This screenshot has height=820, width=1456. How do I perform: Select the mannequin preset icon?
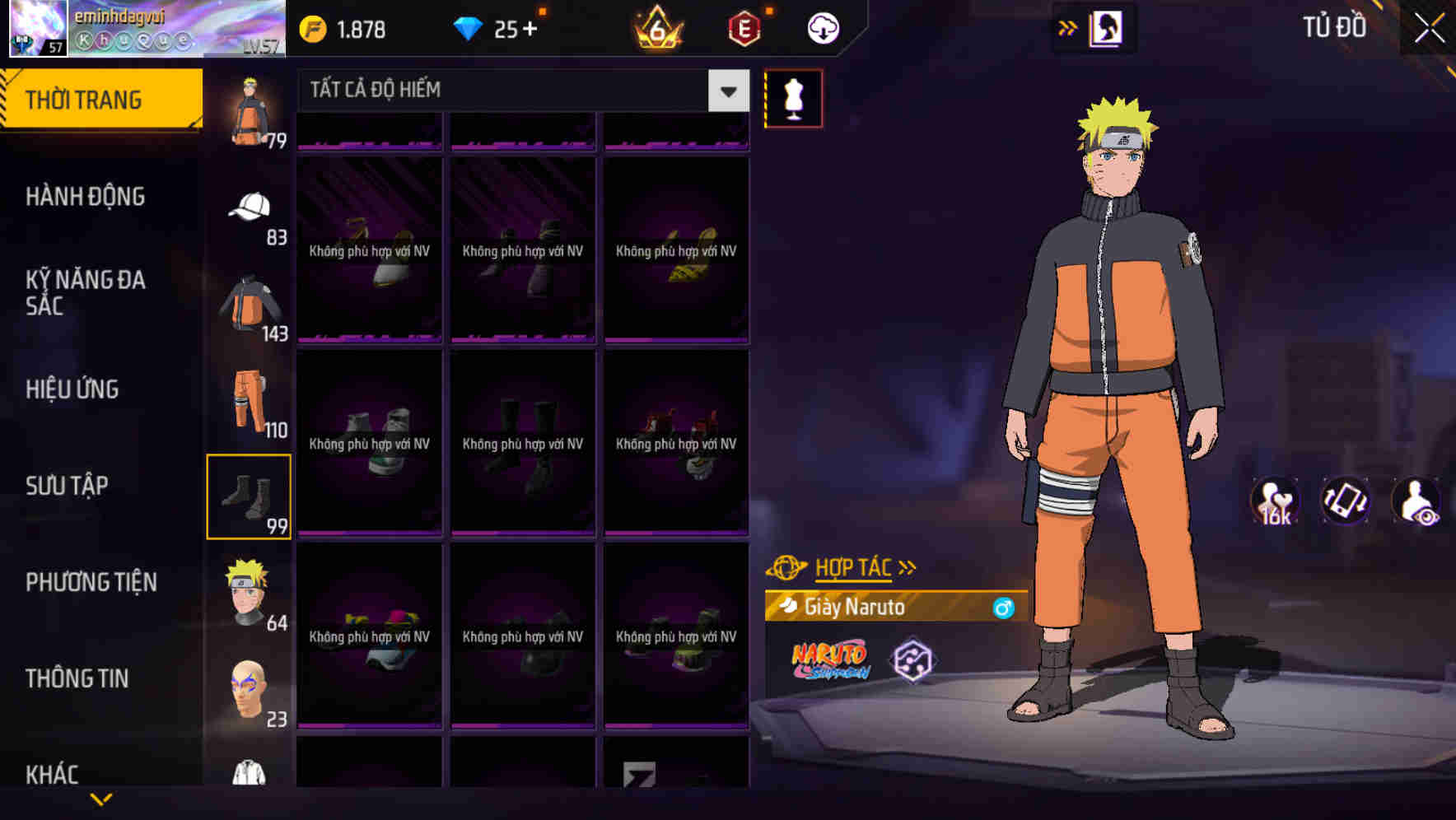[793, 98]
